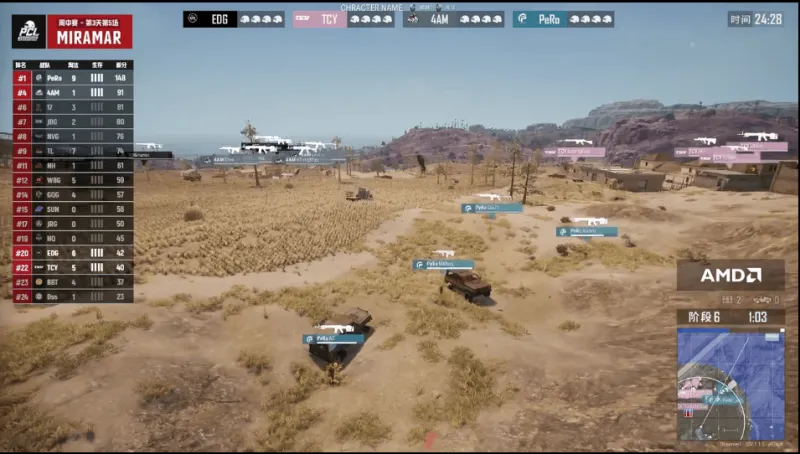Open the 4AM team panel at top
This screenshot has height=454, width=800.
[453, 19]
